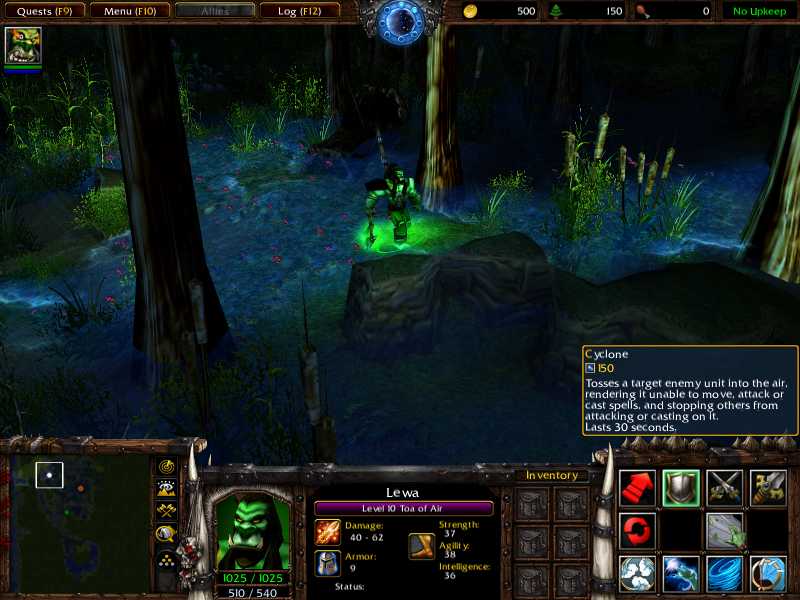Screen dimensions: 800x600
Task: Choose the red arrow Move command
Action: point(637,487)
